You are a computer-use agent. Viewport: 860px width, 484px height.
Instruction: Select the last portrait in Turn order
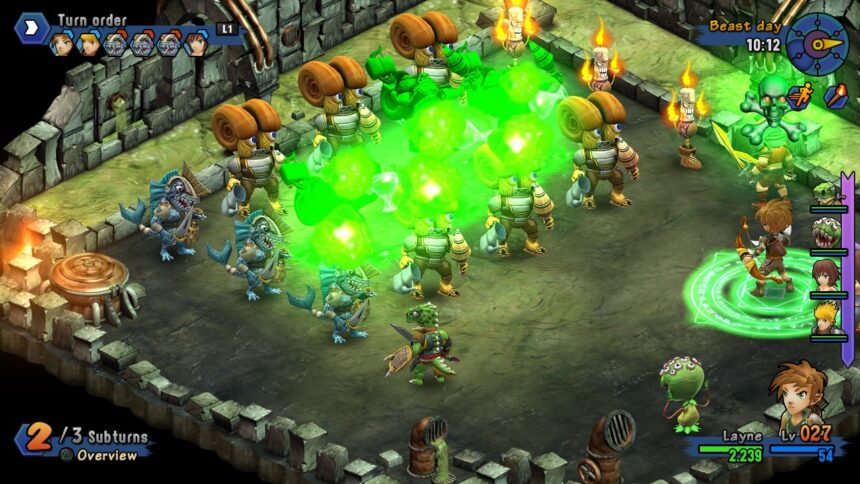(x=196, y=44)
